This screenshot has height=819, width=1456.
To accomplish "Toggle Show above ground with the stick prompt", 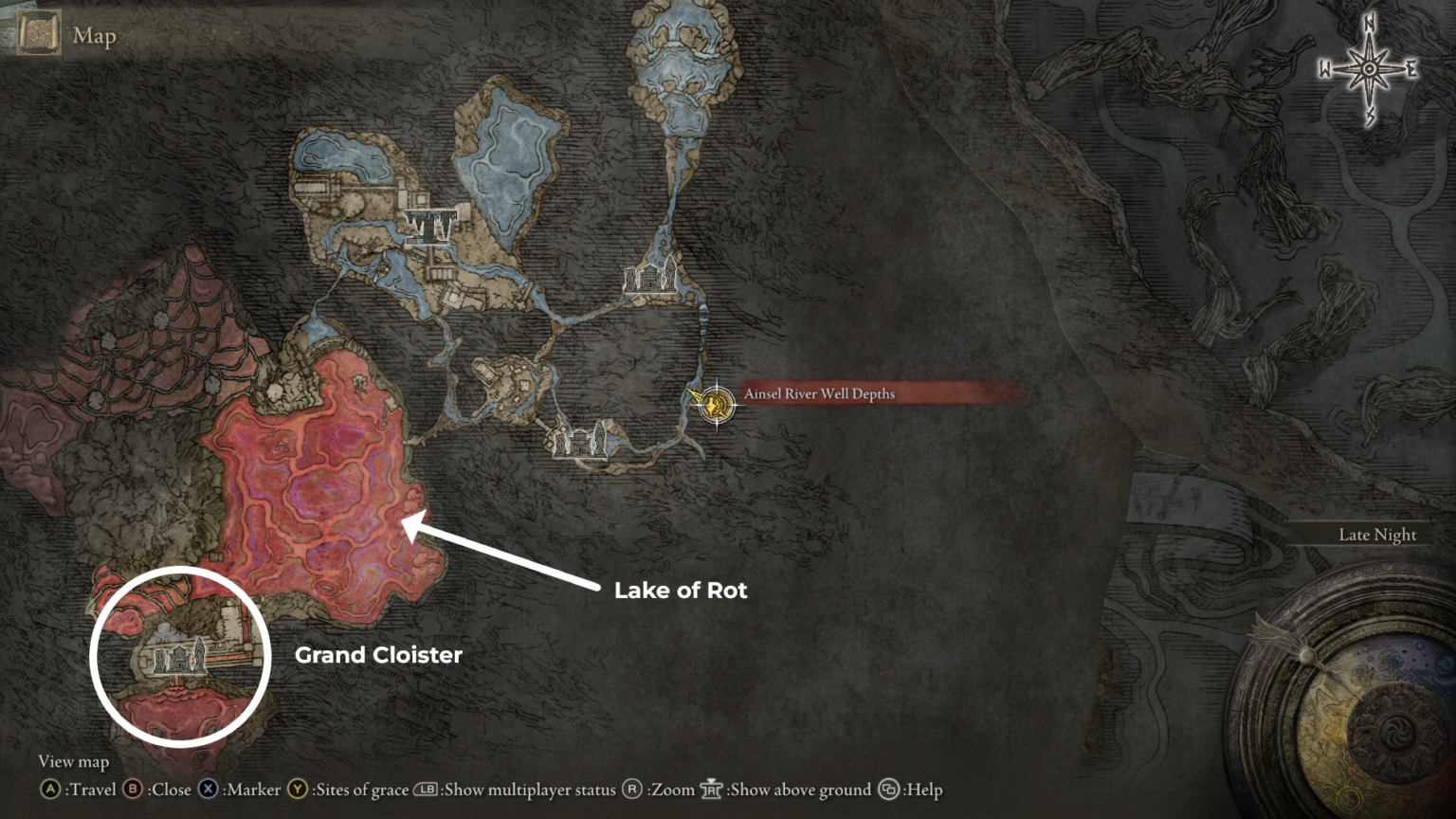I will 711,789.
